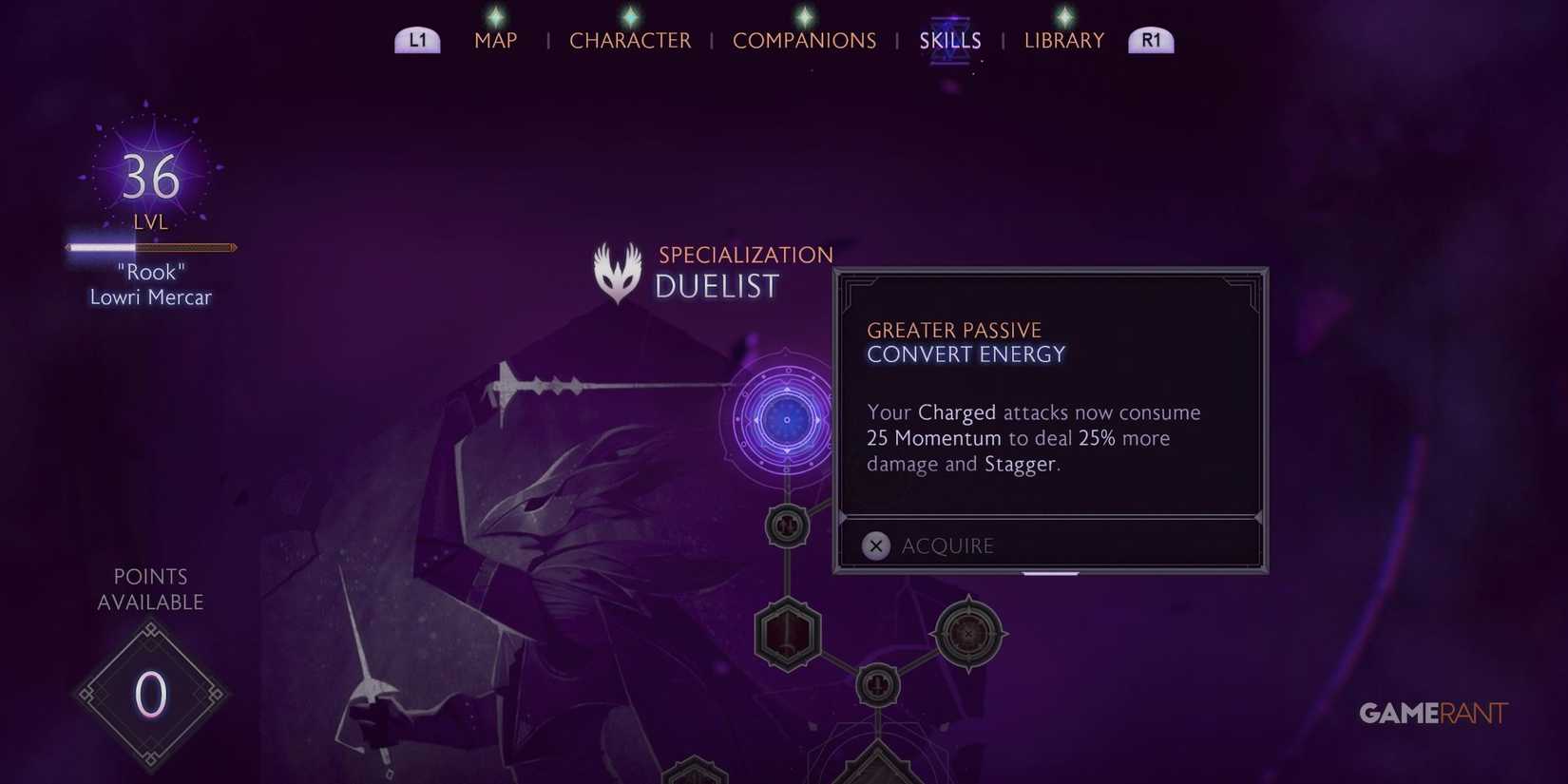Select the cross-shaped skill node below the tooltip
Screen dimensions: 1568x784
pos(786,526)
